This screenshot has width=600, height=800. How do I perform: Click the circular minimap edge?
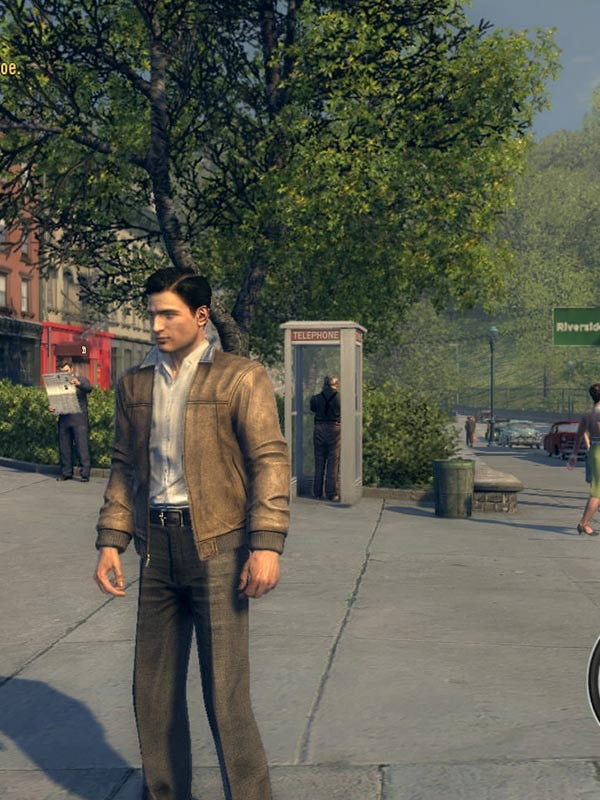594,678
